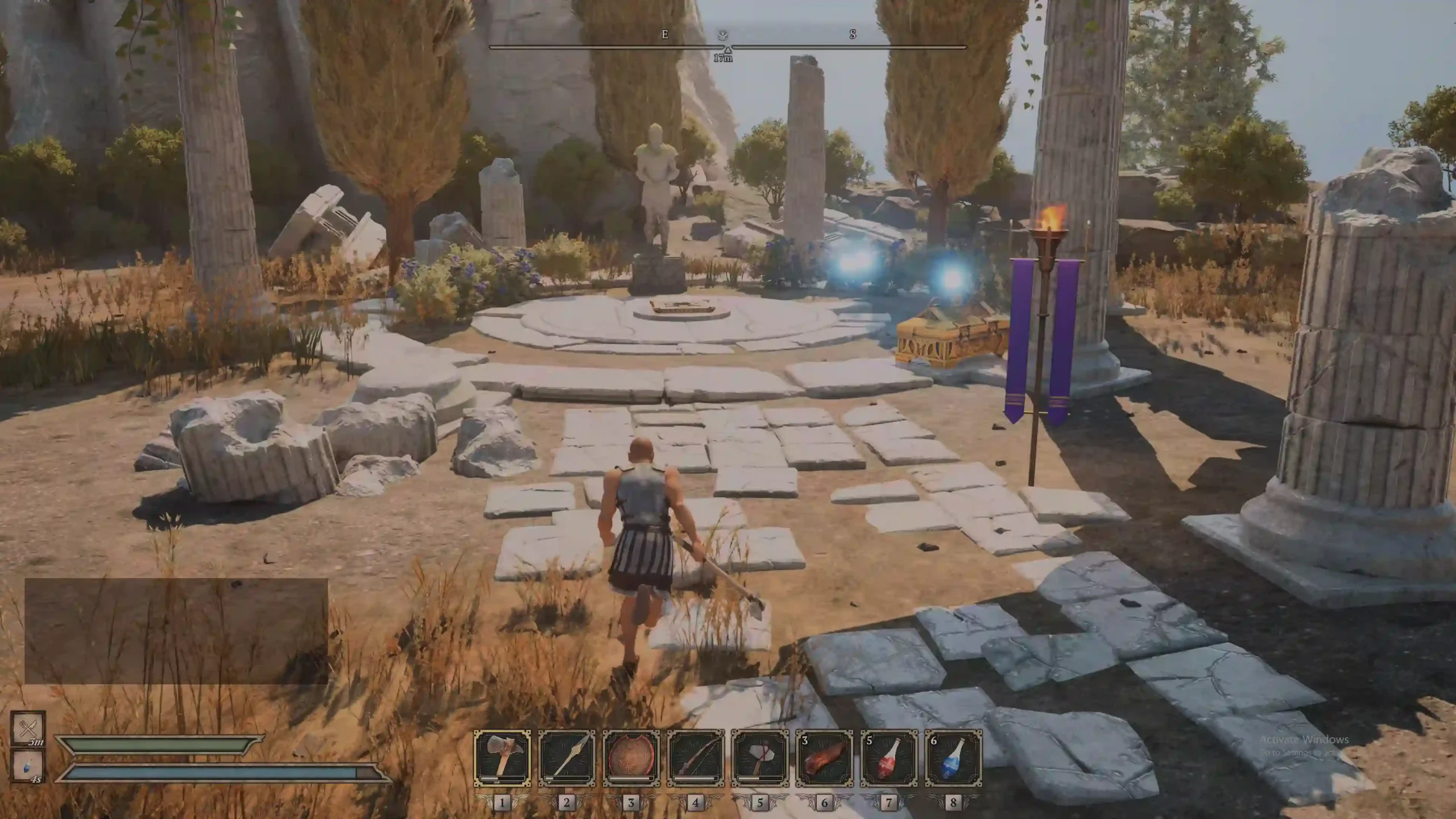The image size is (1456, 819).
Task: Click the red potion bottle slot
Action: (x=889, y=758)
